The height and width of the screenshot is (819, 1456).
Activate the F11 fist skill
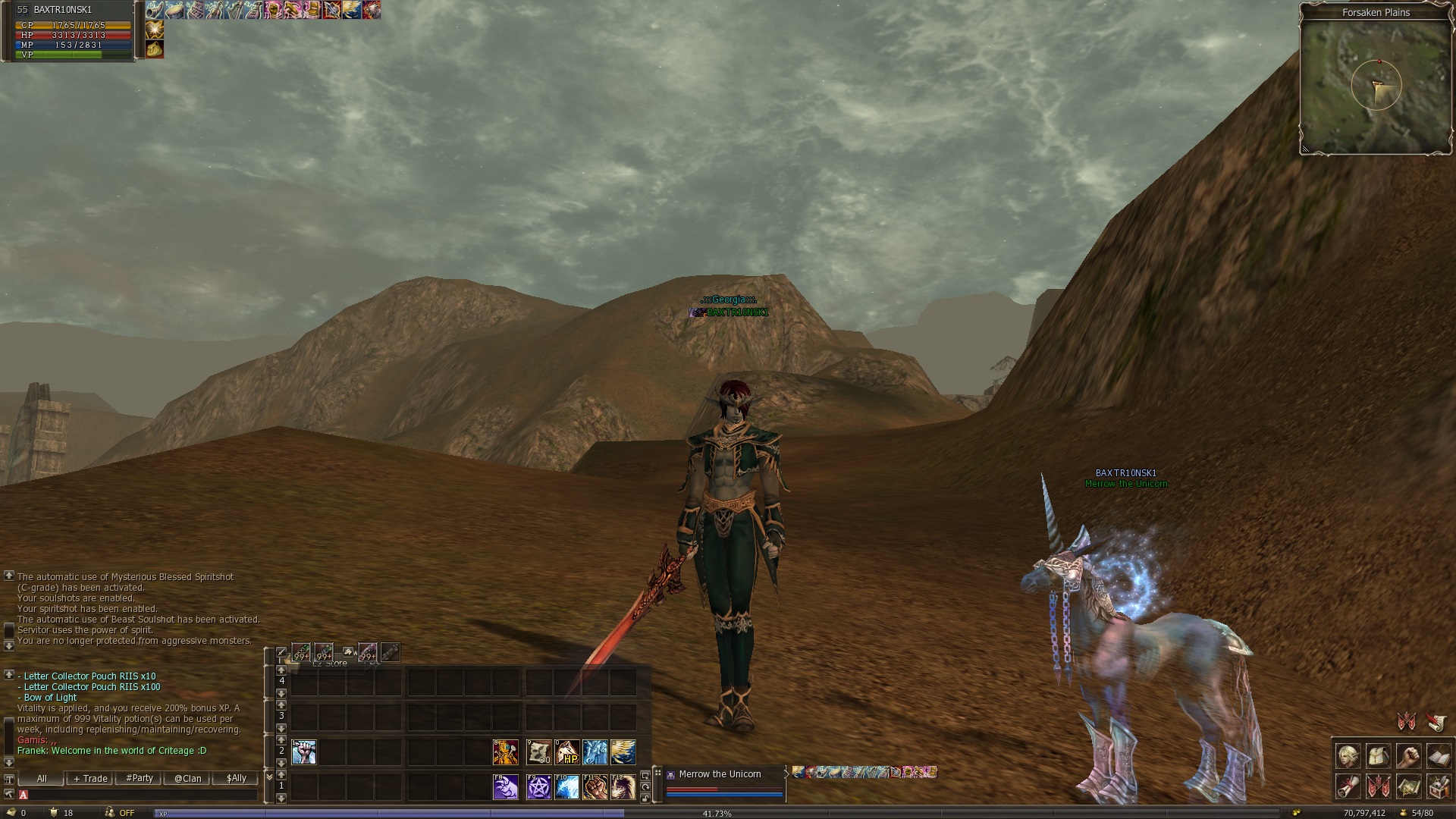(595, 787)
